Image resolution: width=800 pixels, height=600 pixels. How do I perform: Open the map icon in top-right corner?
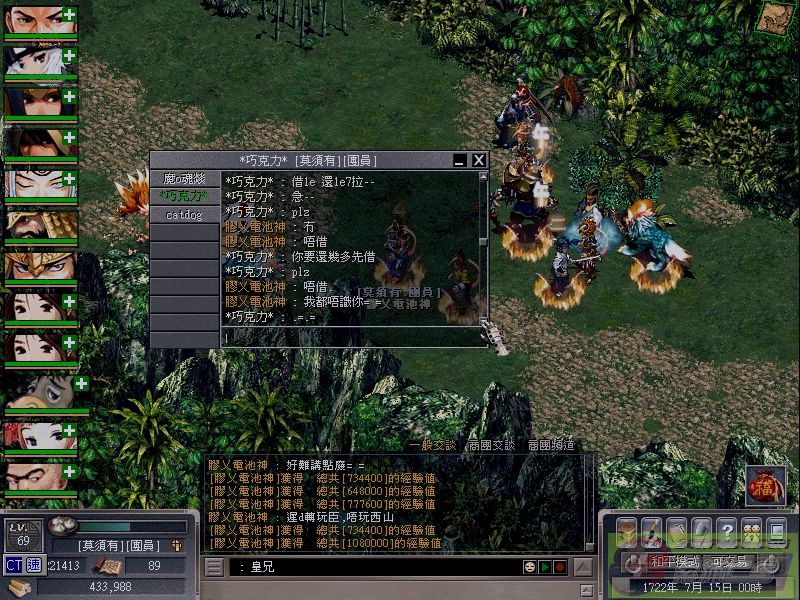pyautogui.click(x=773, y=17)
